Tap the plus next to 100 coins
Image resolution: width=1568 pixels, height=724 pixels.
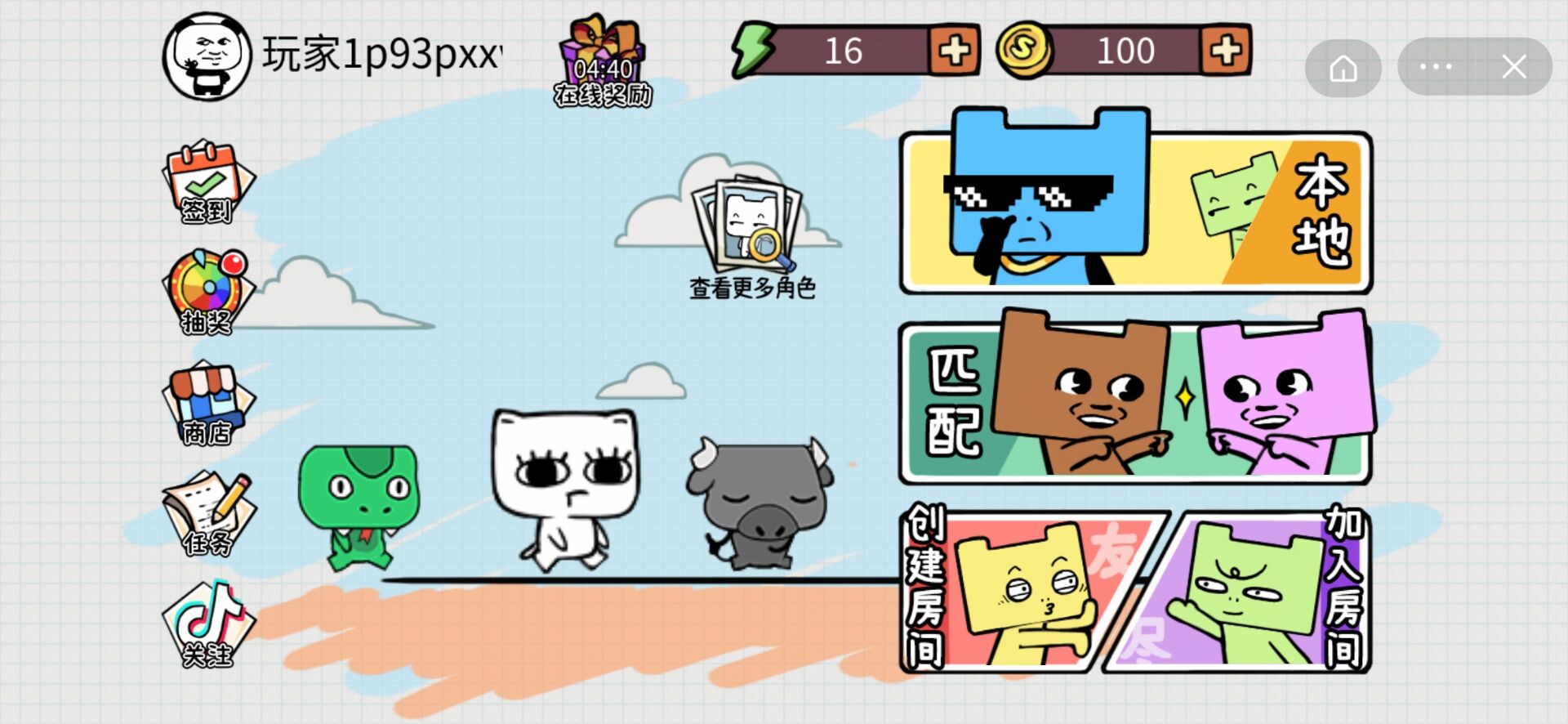[x=1227, y=51]
